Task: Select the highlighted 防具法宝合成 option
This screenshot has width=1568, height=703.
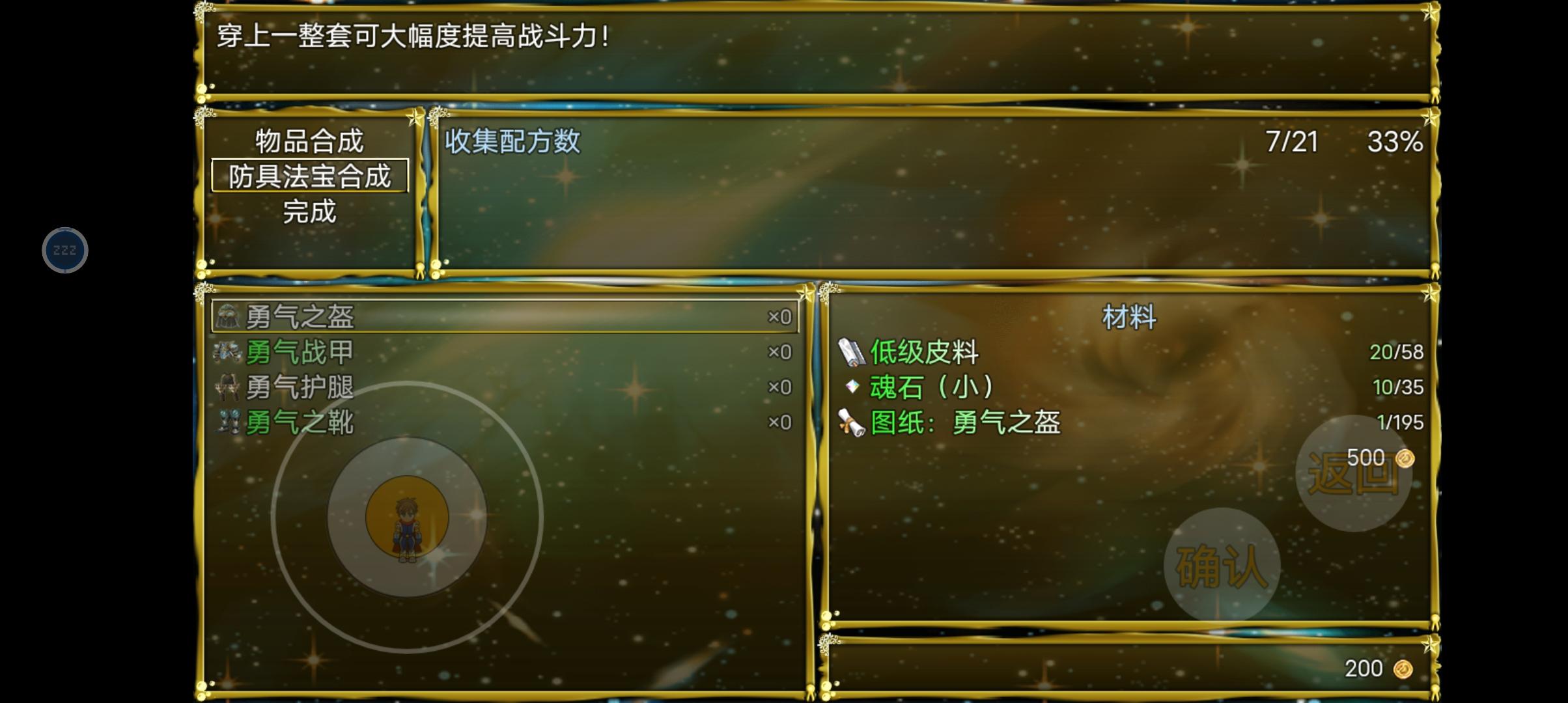Action: click(309, 176)
